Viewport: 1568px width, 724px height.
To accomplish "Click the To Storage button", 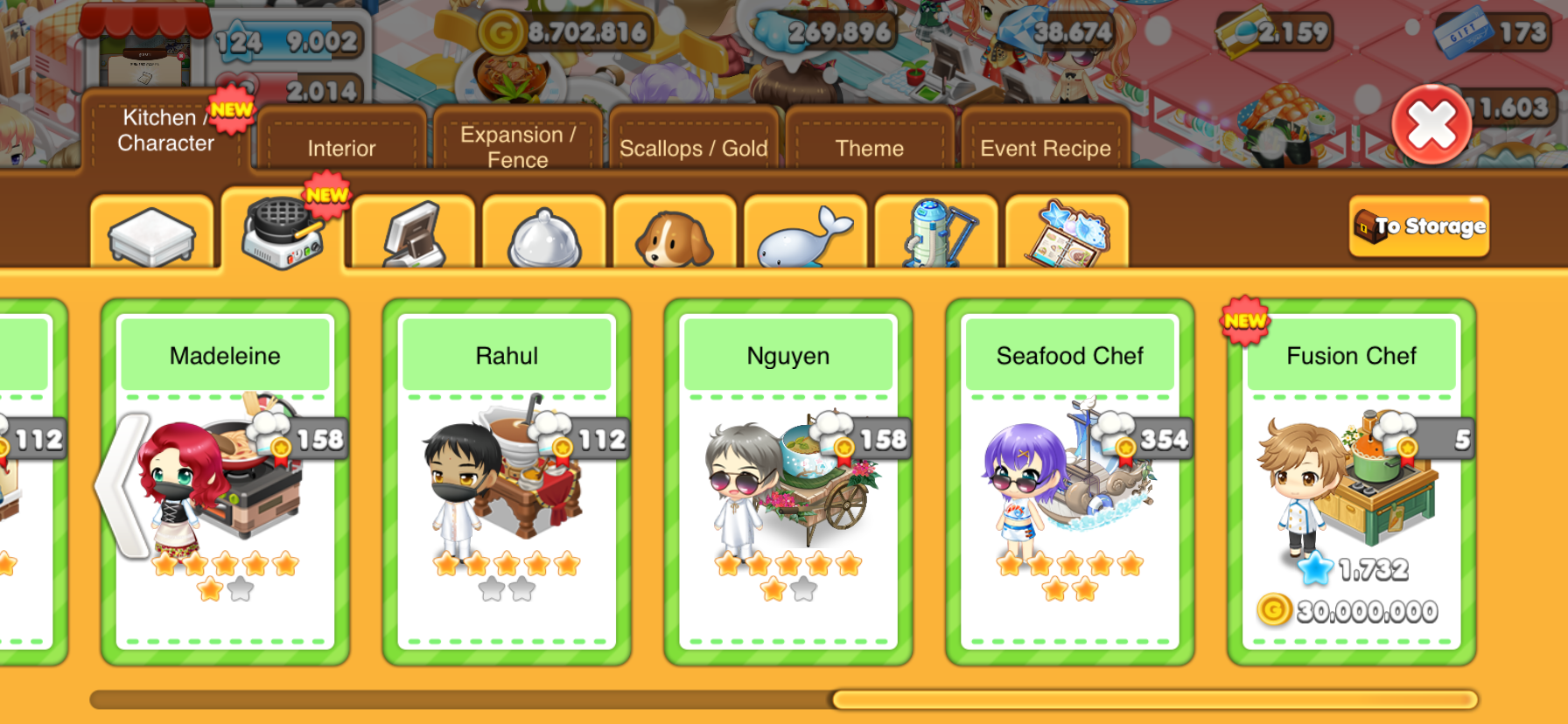I will tap(1418, 226).
